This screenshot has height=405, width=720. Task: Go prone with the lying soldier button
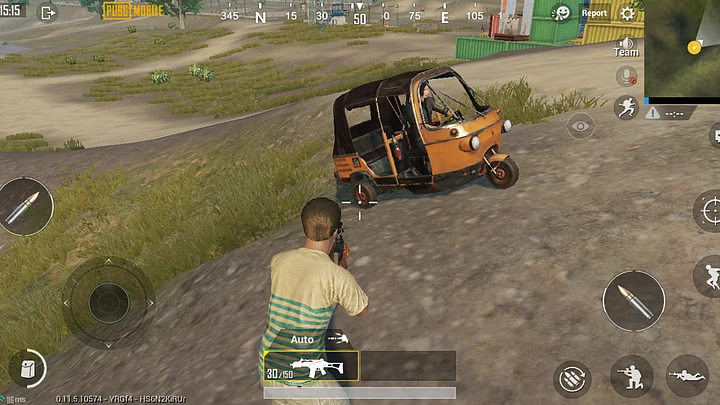click(x=687, y=376)
